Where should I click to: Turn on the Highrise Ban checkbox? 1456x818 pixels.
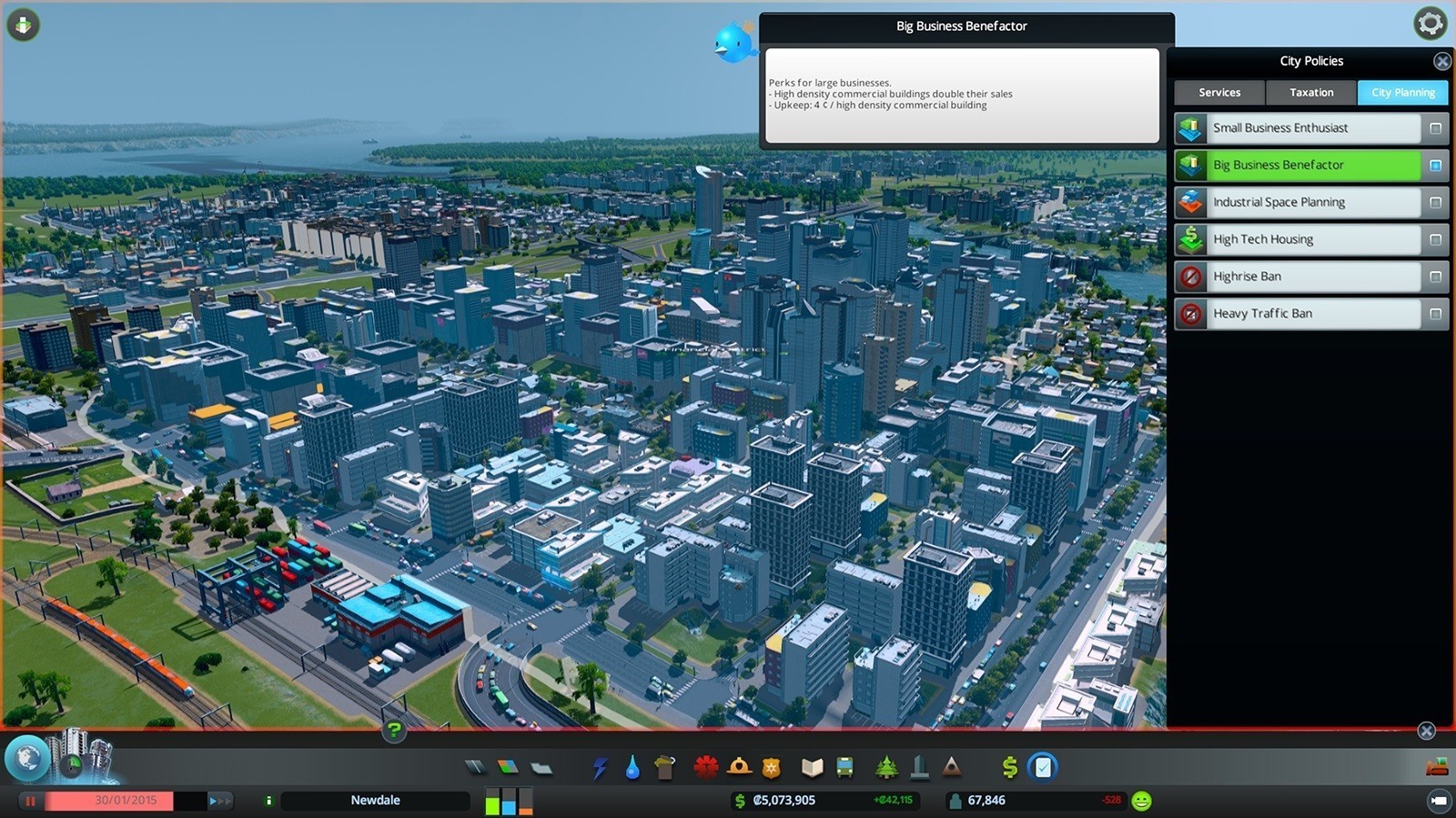click(x=1435, y=277)
